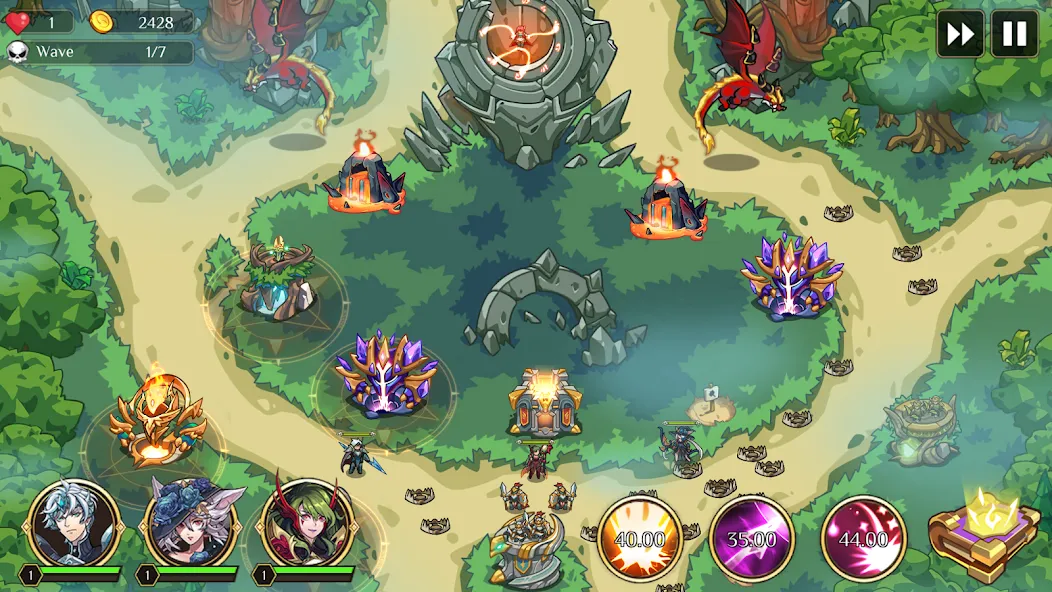1052x592 pixels.
Task: Activate the orange burst skill showing 40.00
Action: (640, 538)
